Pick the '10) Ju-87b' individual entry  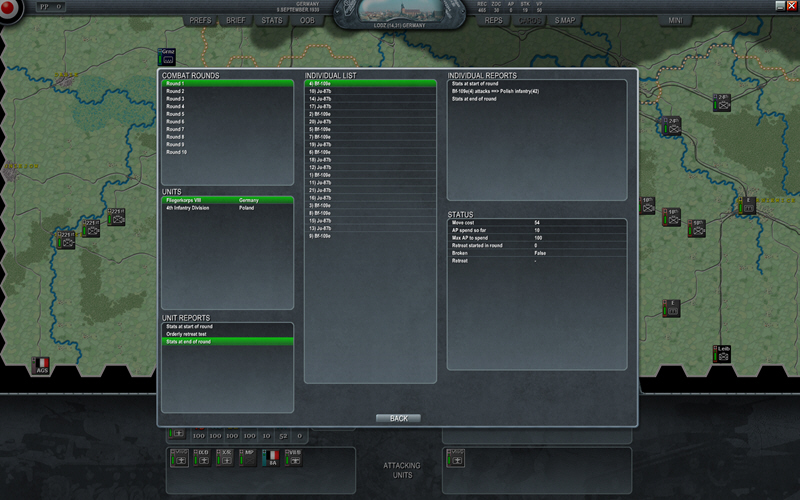320,91
